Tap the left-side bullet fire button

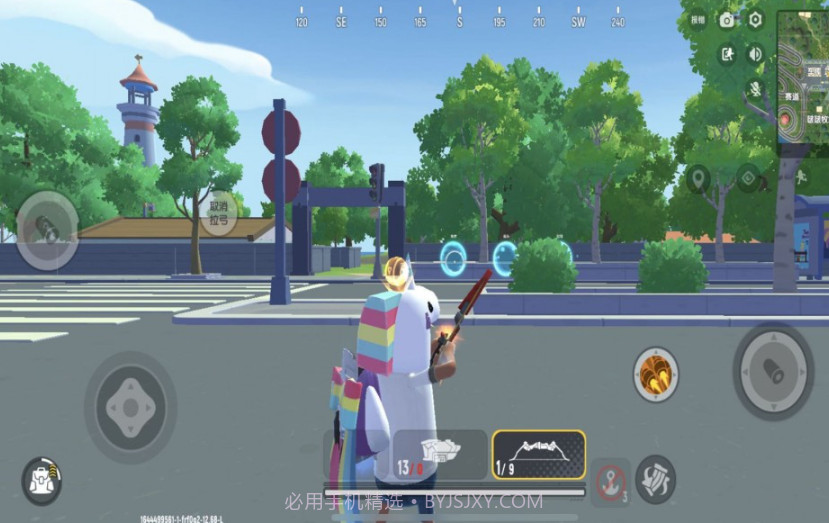(x=47, y=230)
